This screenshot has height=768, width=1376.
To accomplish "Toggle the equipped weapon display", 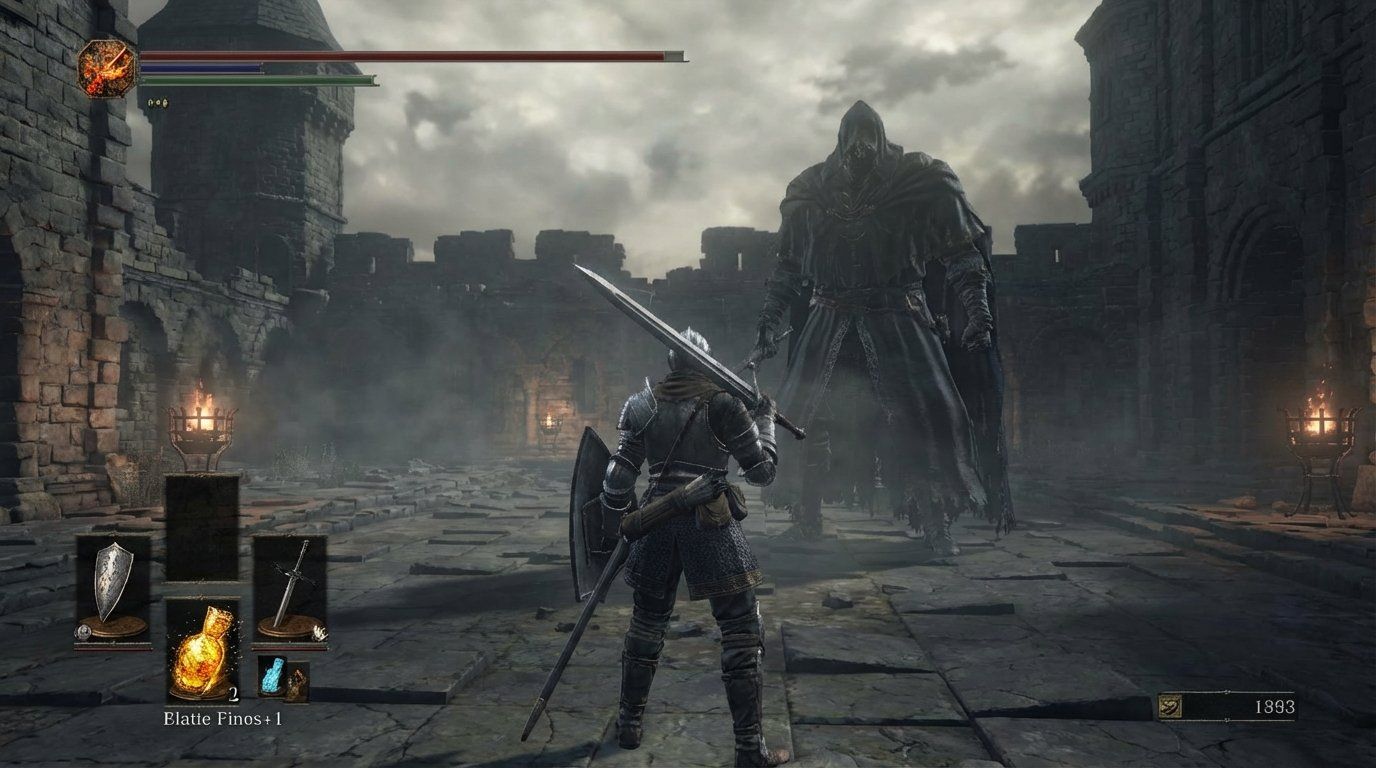I will [x=319, y=633].
